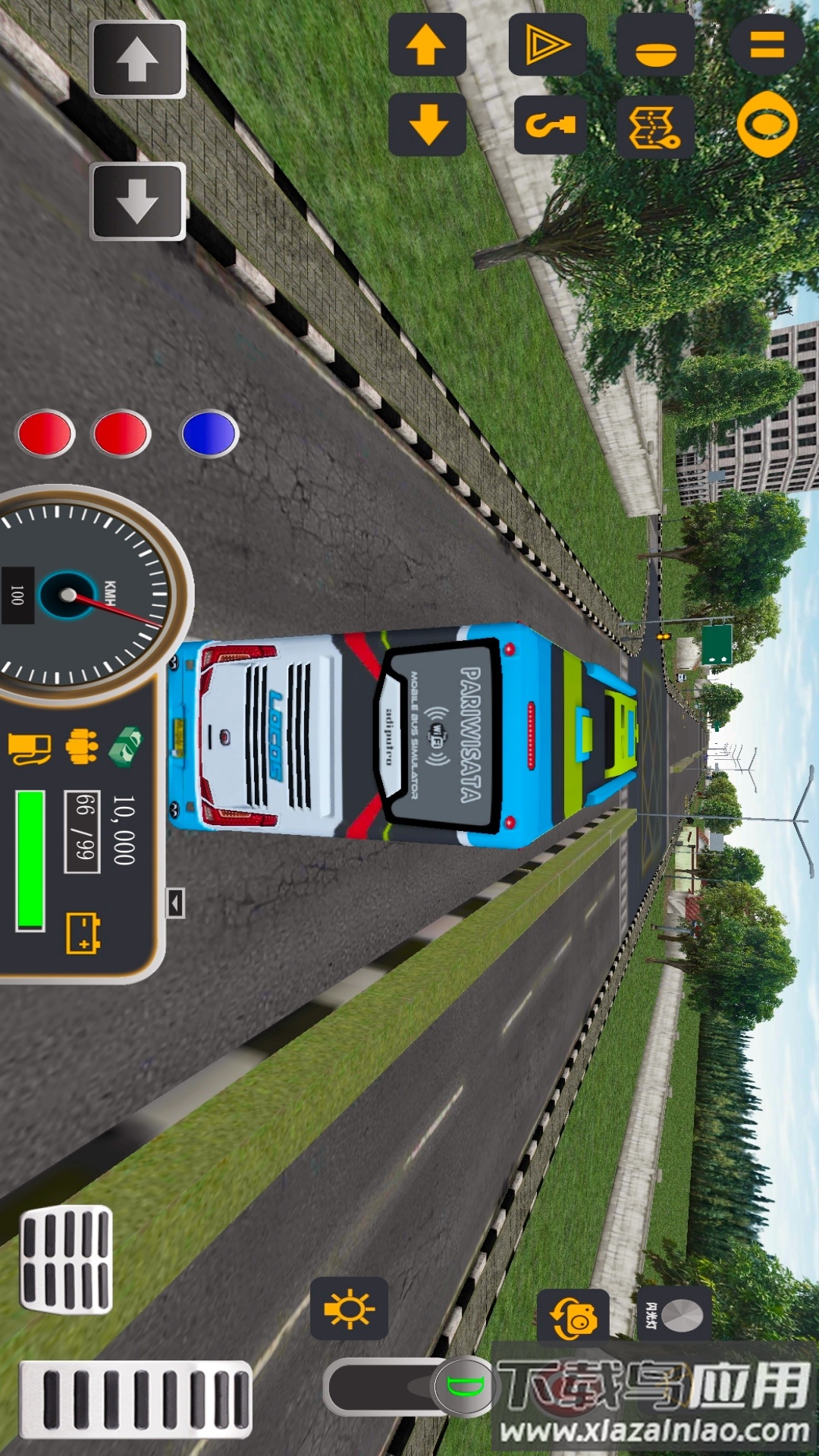The height and width of the screenshot is (1456, 819).
Task: Pause the game with the two-bar button
Action: [767, 45]
